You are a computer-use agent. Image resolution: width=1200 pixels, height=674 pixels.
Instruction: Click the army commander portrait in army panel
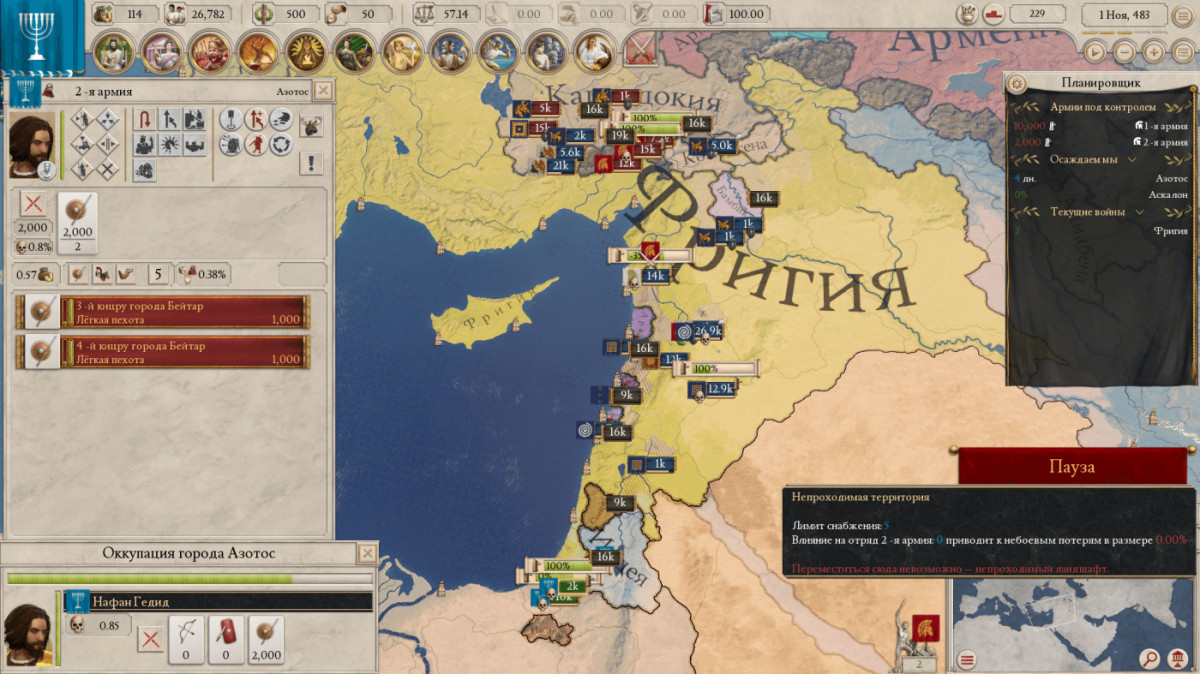[x=33, y=145]
